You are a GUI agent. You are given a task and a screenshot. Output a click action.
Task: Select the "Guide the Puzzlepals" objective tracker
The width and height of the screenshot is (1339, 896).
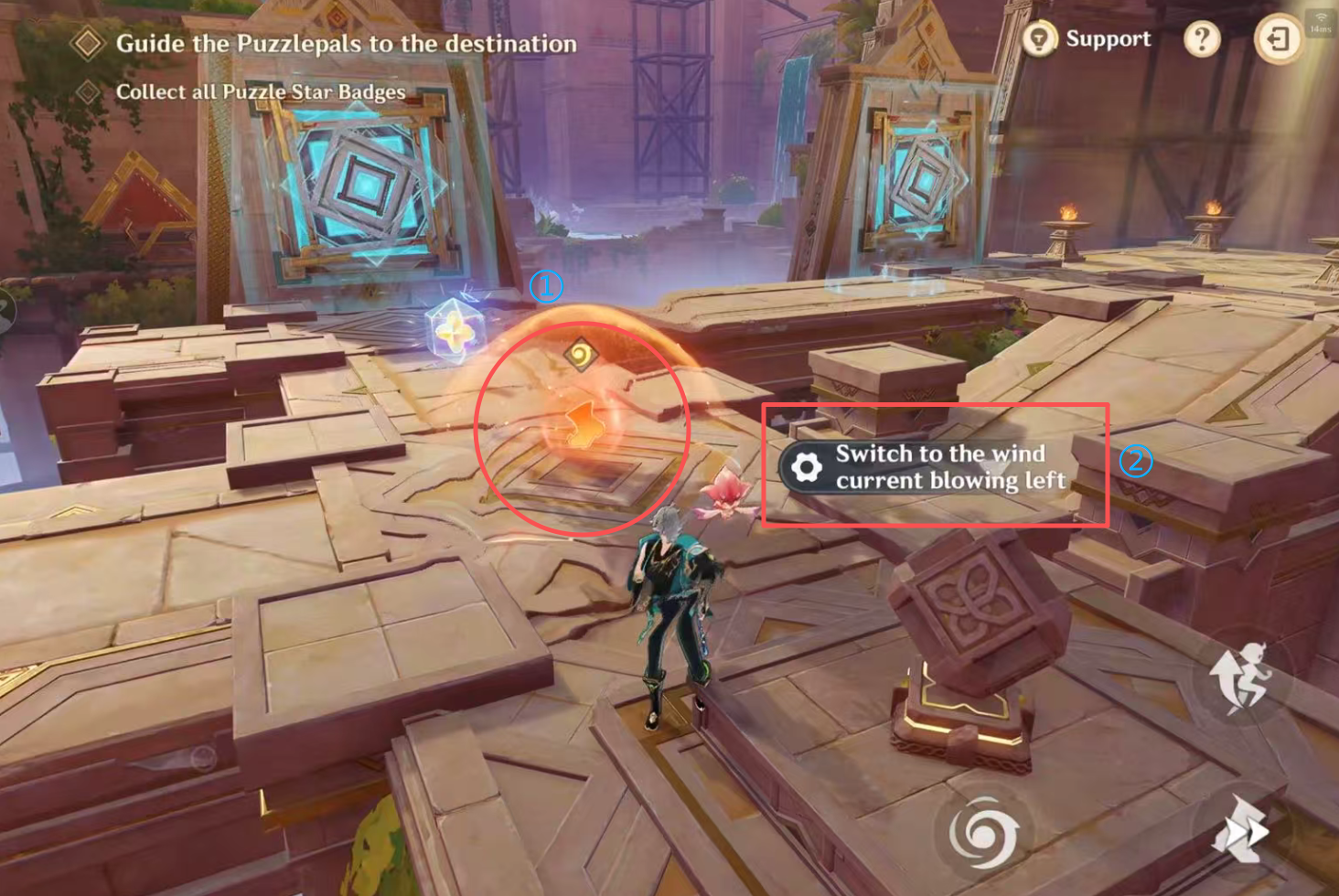coord(345,44)
